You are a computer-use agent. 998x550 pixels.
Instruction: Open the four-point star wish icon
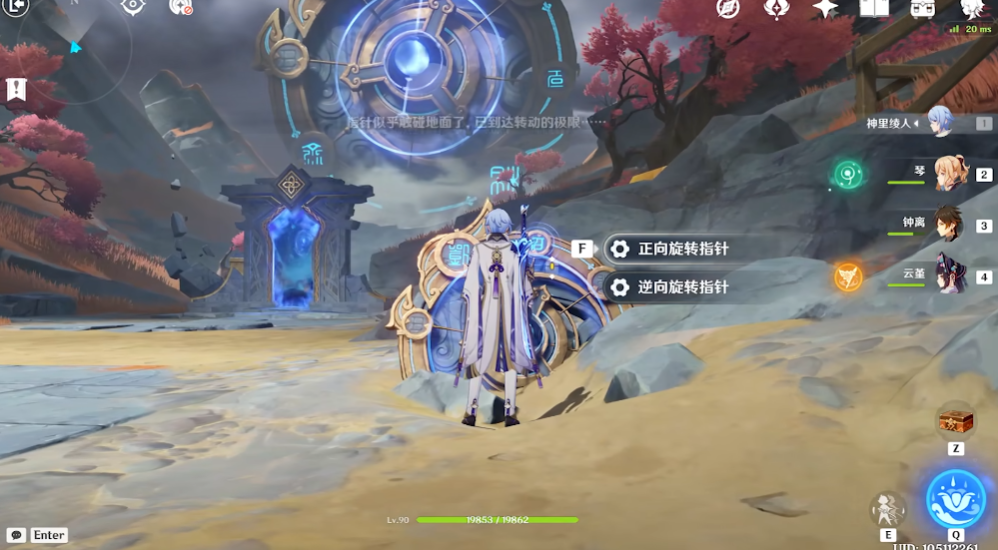[x=825, y=8]
